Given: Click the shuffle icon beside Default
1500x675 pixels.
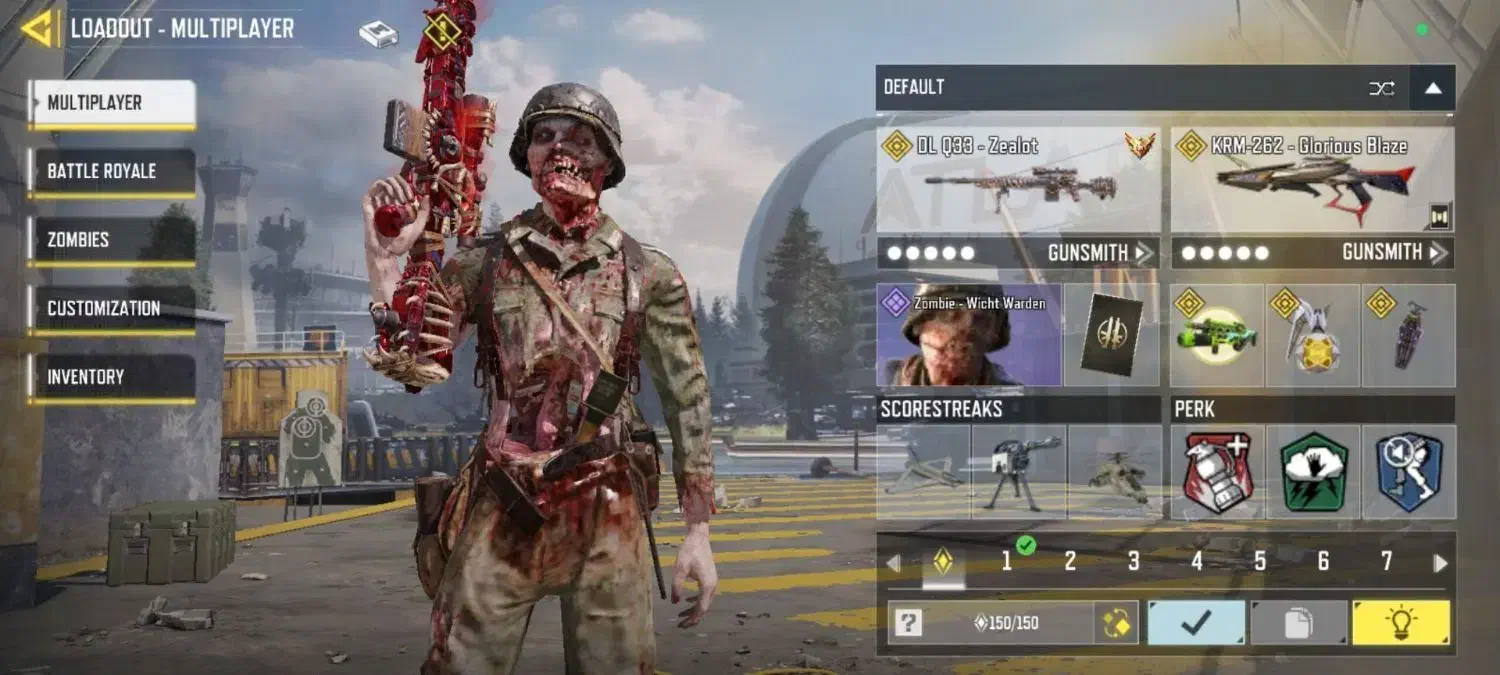Looking at the screenshot, I should tap(1381, 88).
